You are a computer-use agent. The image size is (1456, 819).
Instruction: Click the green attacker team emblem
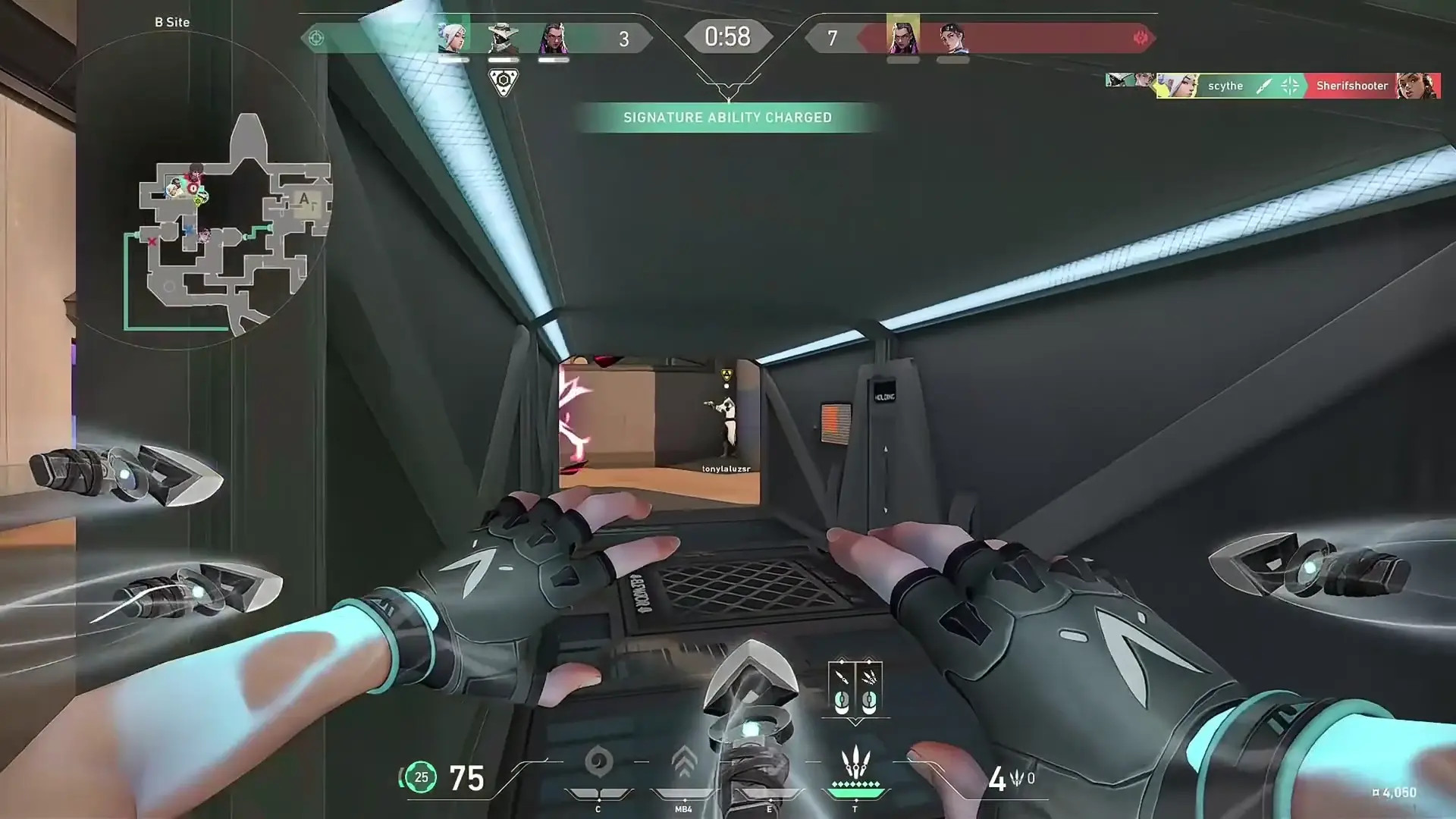(x=316, y=38)
